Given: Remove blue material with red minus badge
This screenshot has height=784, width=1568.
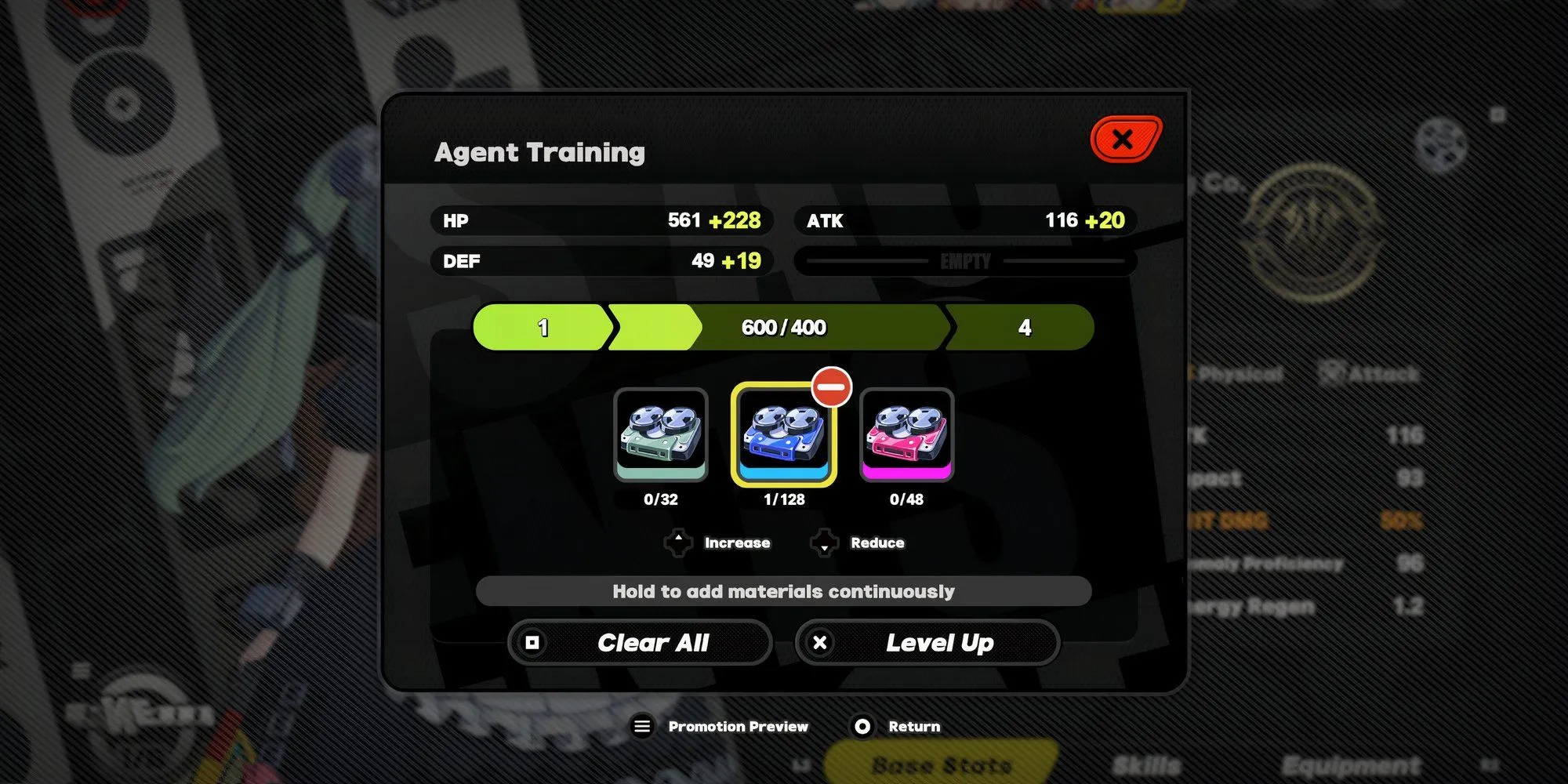Looking at the screenshot, I should (x=831, y=387).
